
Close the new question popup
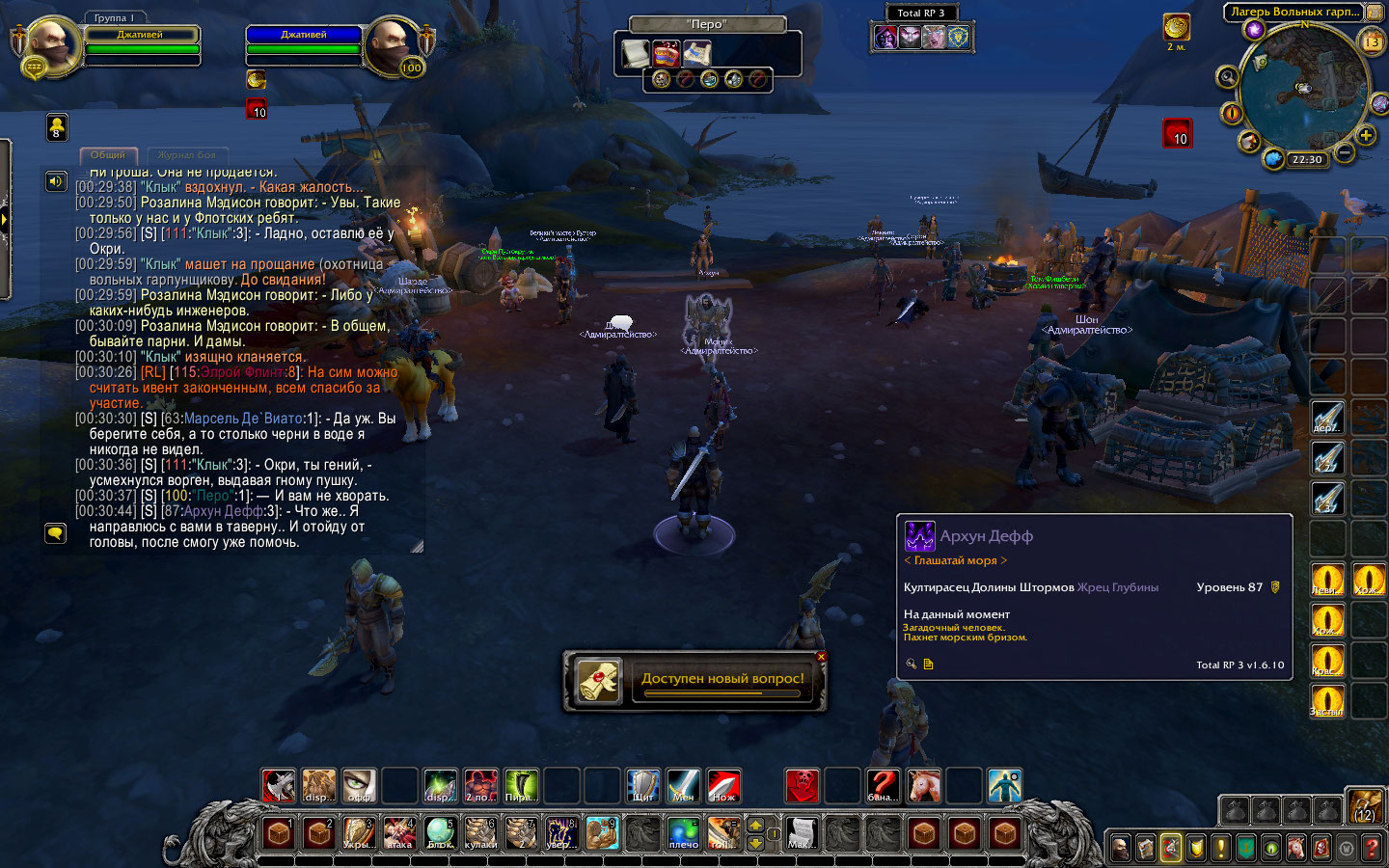(x=821, y=657)
